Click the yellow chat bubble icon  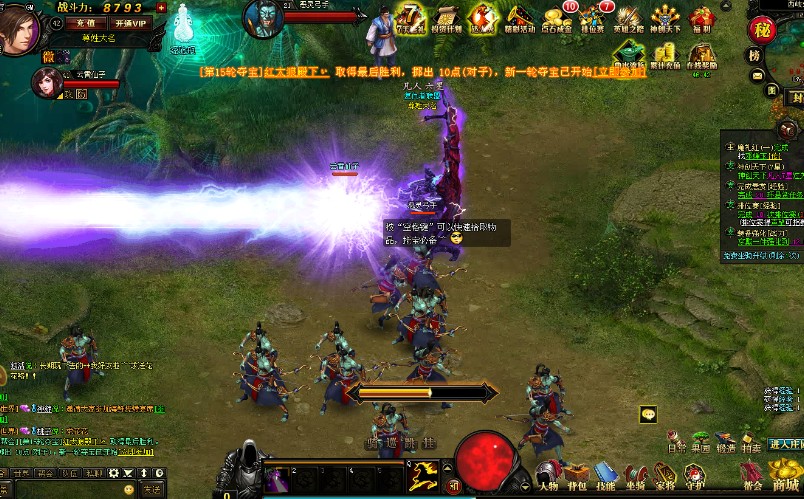click(649, 414)
